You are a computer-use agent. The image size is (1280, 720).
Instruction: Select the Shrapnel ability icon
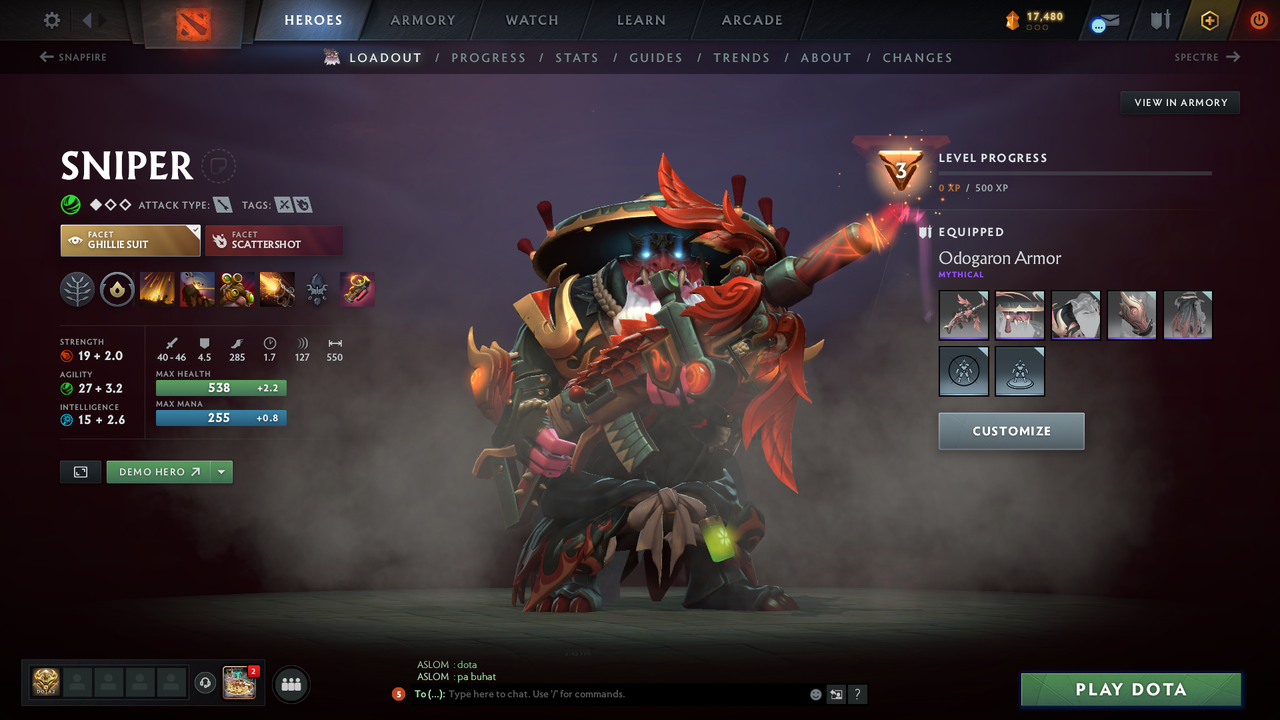(x=157, y=289)
